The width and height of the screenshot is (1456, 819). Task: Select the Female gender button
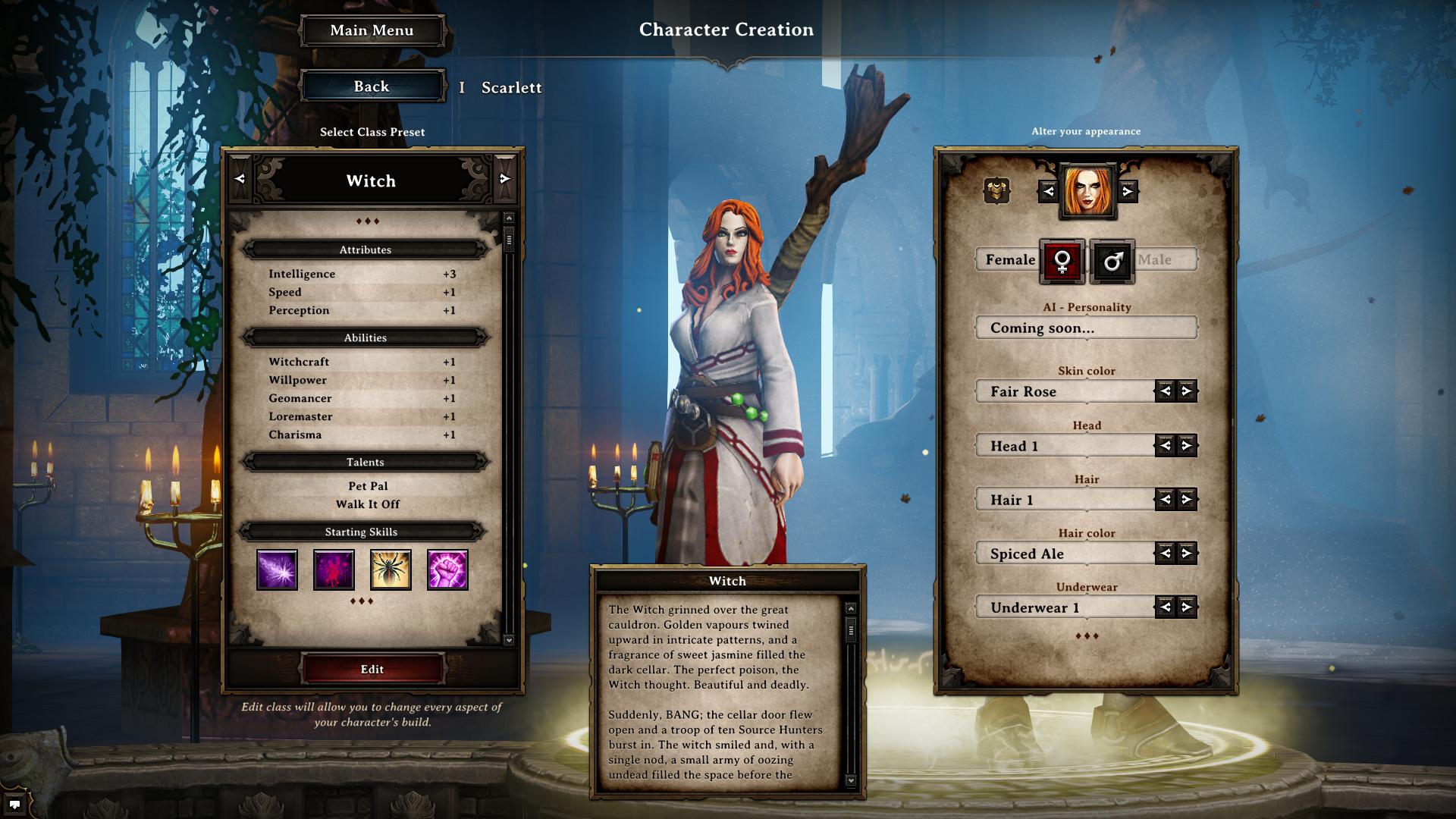click(1062, 262)
